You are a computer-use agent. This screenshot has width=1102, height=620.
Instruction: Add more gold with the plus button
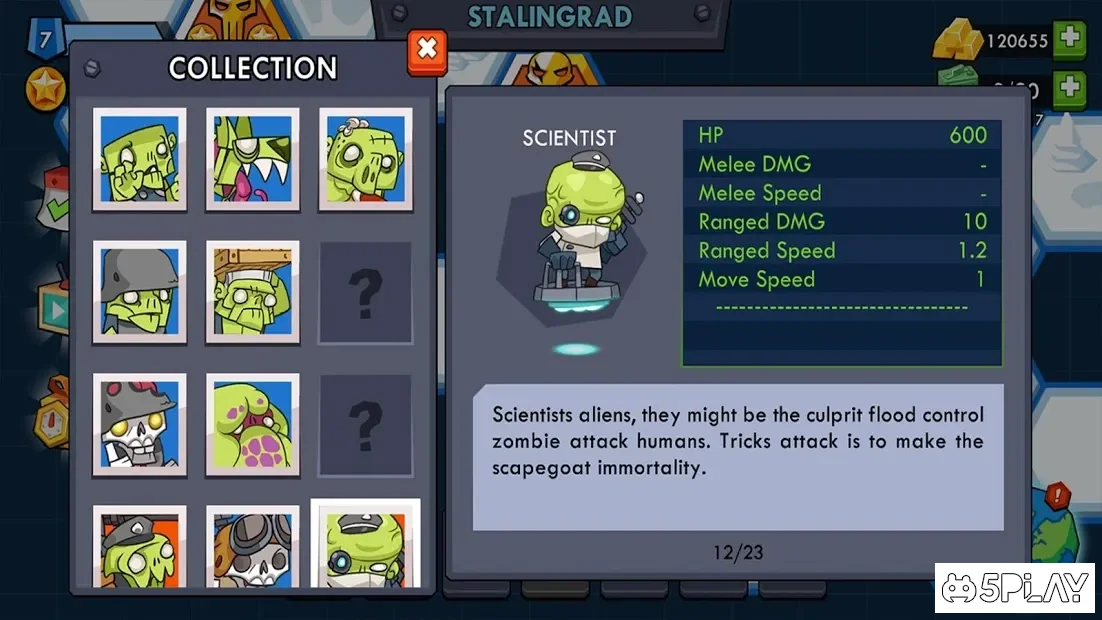[x=1070, y=40]
